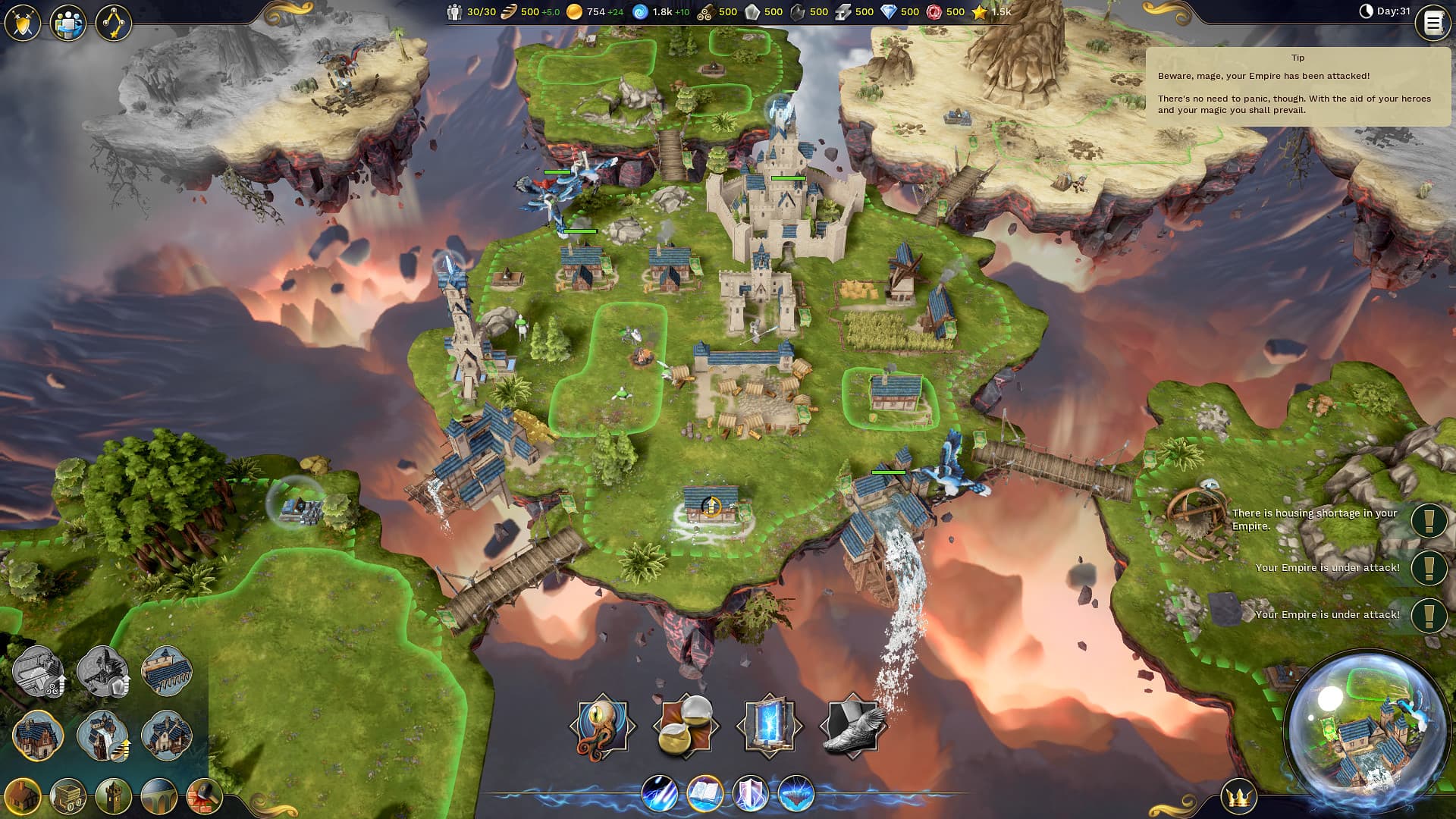Image resolution: width=1456 pixels, height=819 pixels.
Task: Expand the housing shortage notification
Action: [1428, 521]
